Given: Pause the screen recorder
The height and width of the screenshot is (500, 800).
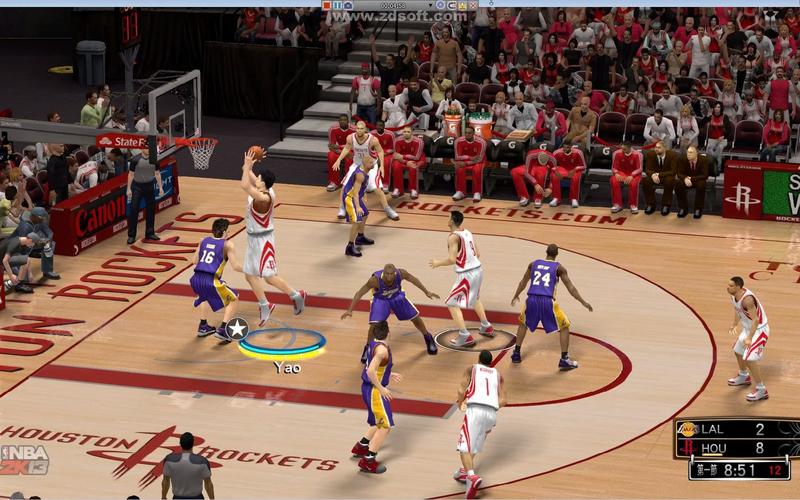Looking at the screenshot, I should pyautogui.click(x=337, y=5).
